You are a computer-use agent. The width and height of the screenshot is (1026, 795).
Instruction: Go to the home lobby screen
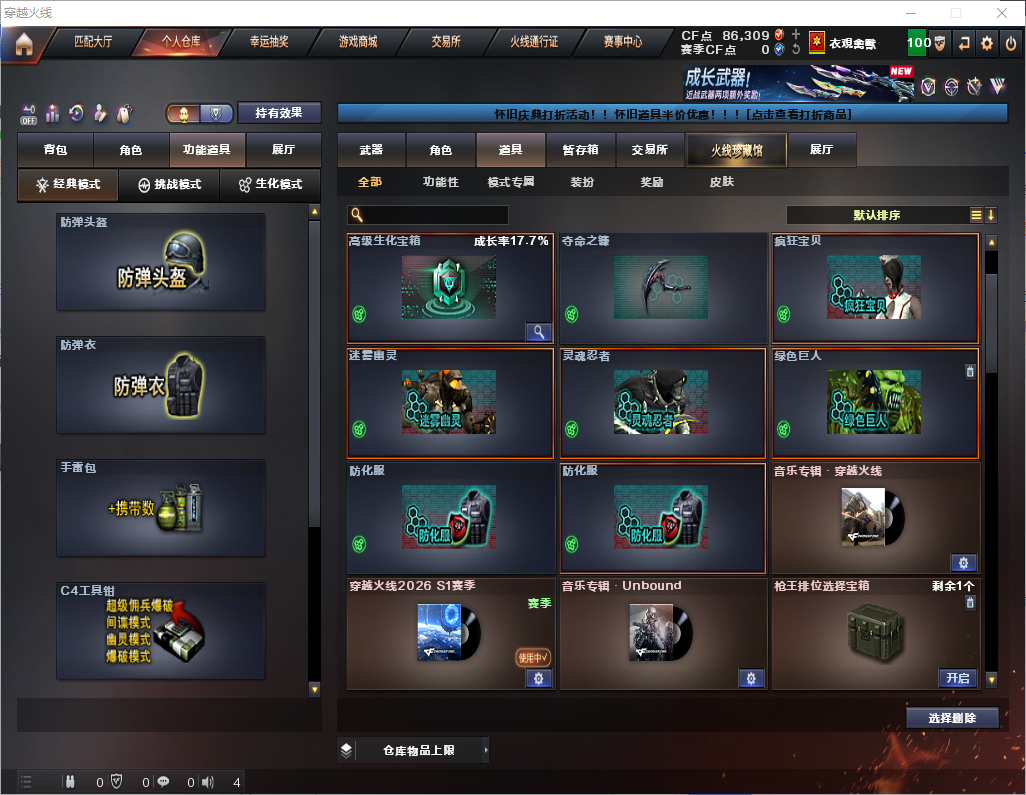(x=24, y=43)
